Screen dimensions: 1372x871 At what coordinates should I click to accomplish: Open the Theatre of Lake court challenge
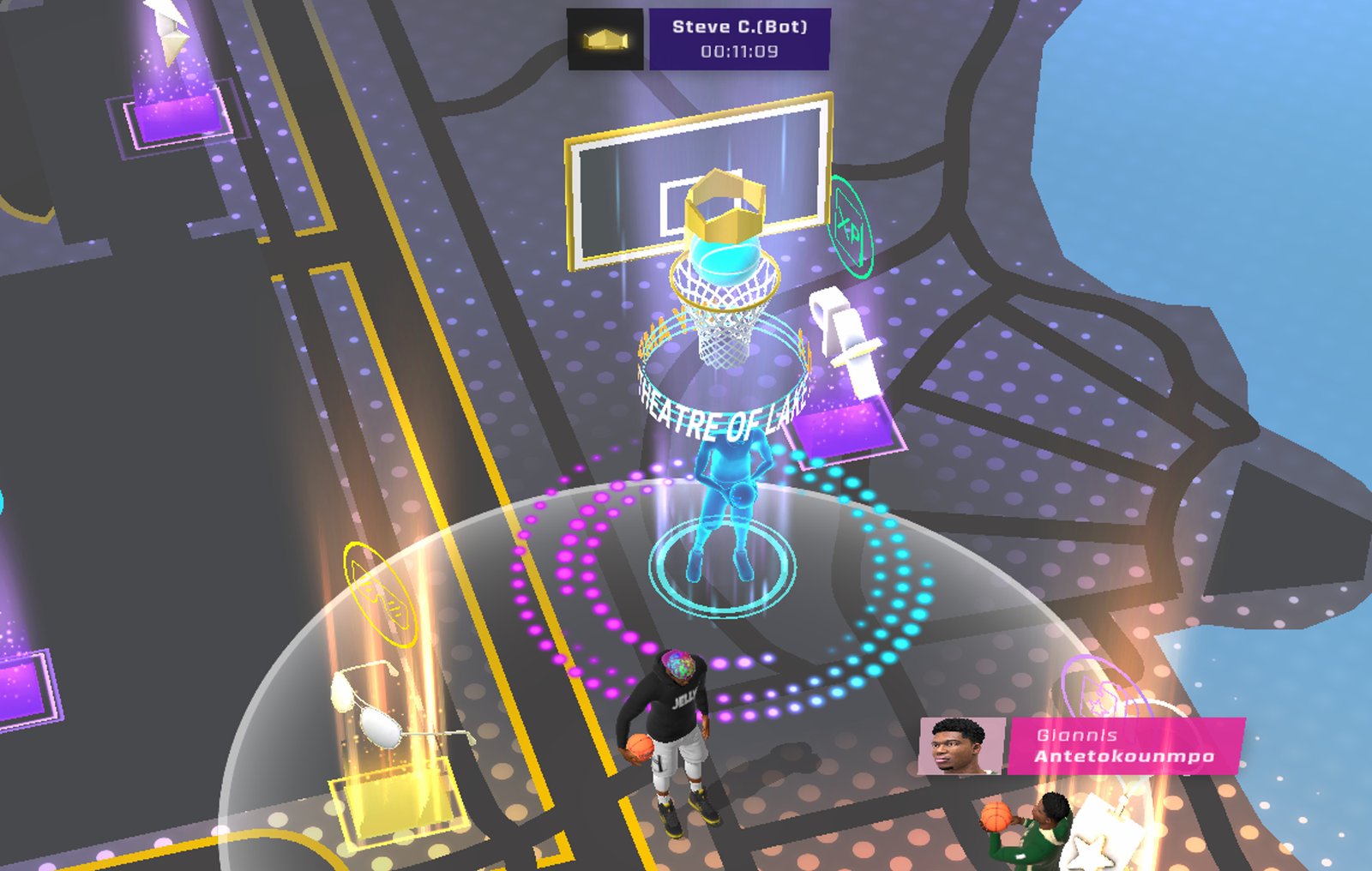tap(723, 411)
